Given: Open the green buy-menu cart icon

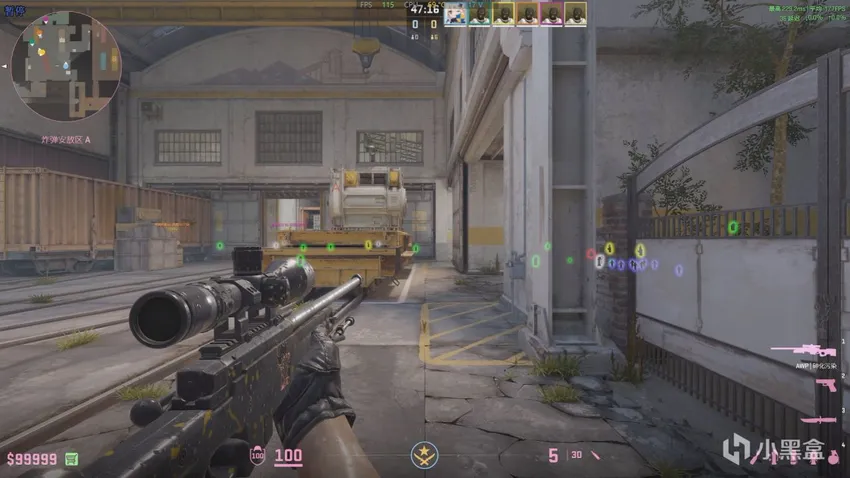Looking at the screenshot, I should 71,458.
